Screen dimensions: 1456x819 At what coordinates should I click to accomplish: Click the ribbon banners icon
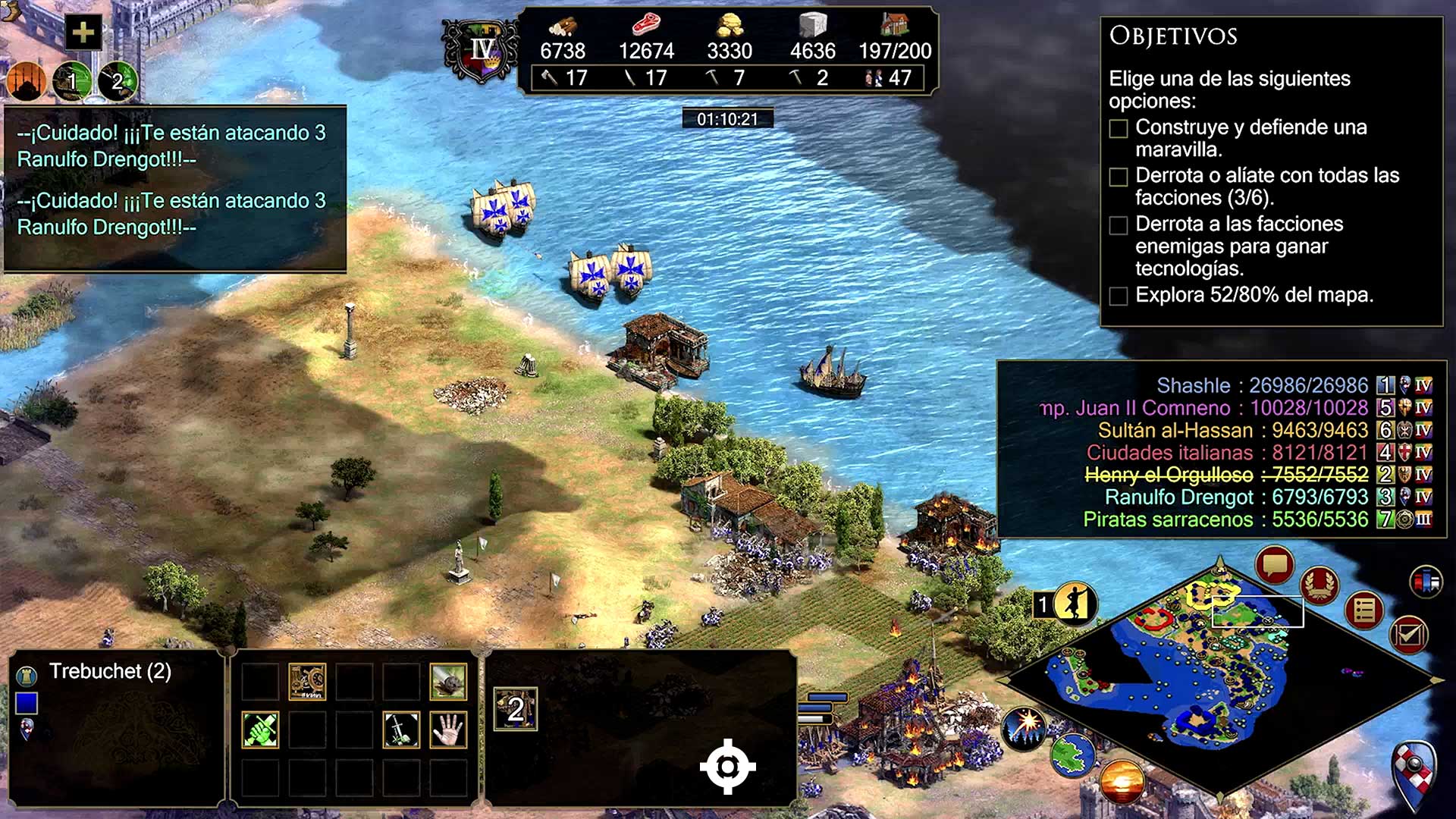[1426, 582]
